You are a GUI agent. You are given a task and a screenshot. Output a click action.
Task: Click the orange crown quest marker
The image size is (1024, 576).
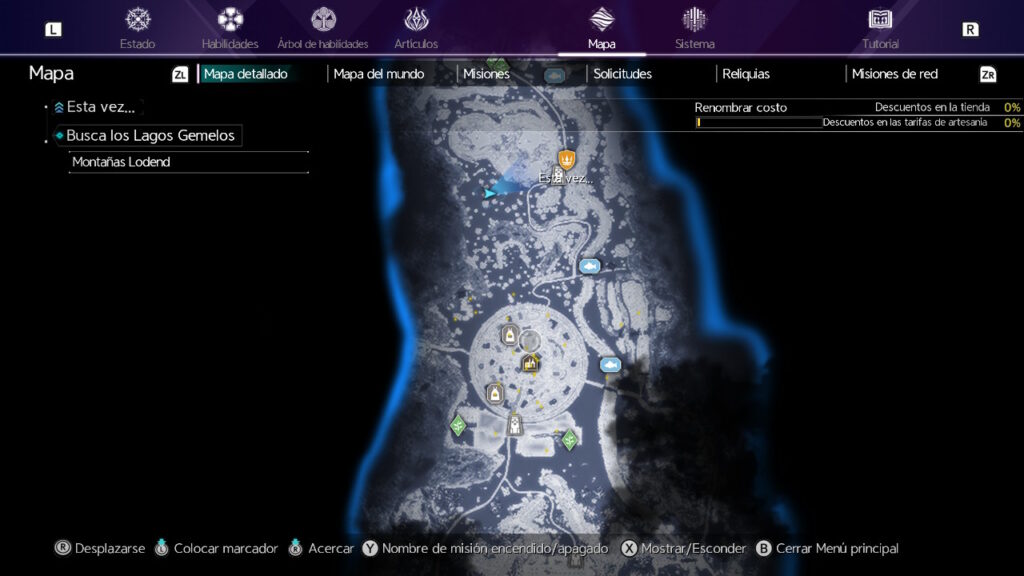(x=567, y=157)
